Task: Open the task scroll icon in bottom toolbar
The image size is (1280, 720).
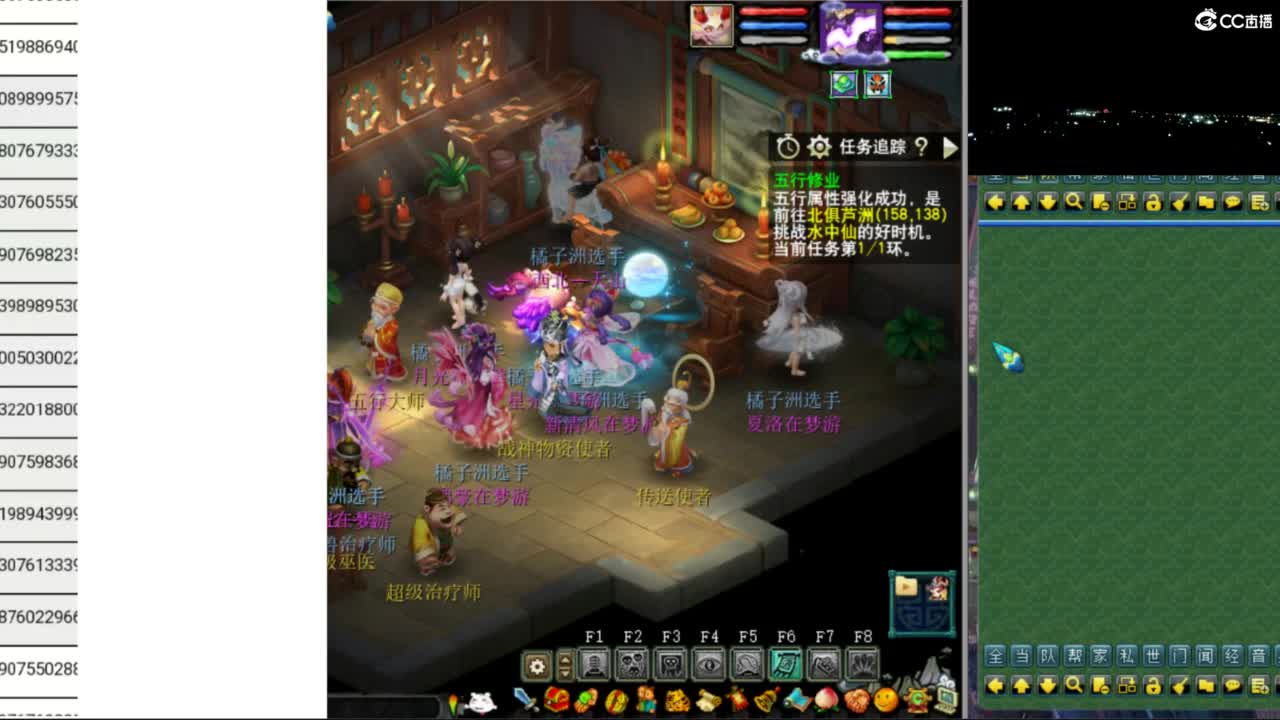Action: click(706, 700)
